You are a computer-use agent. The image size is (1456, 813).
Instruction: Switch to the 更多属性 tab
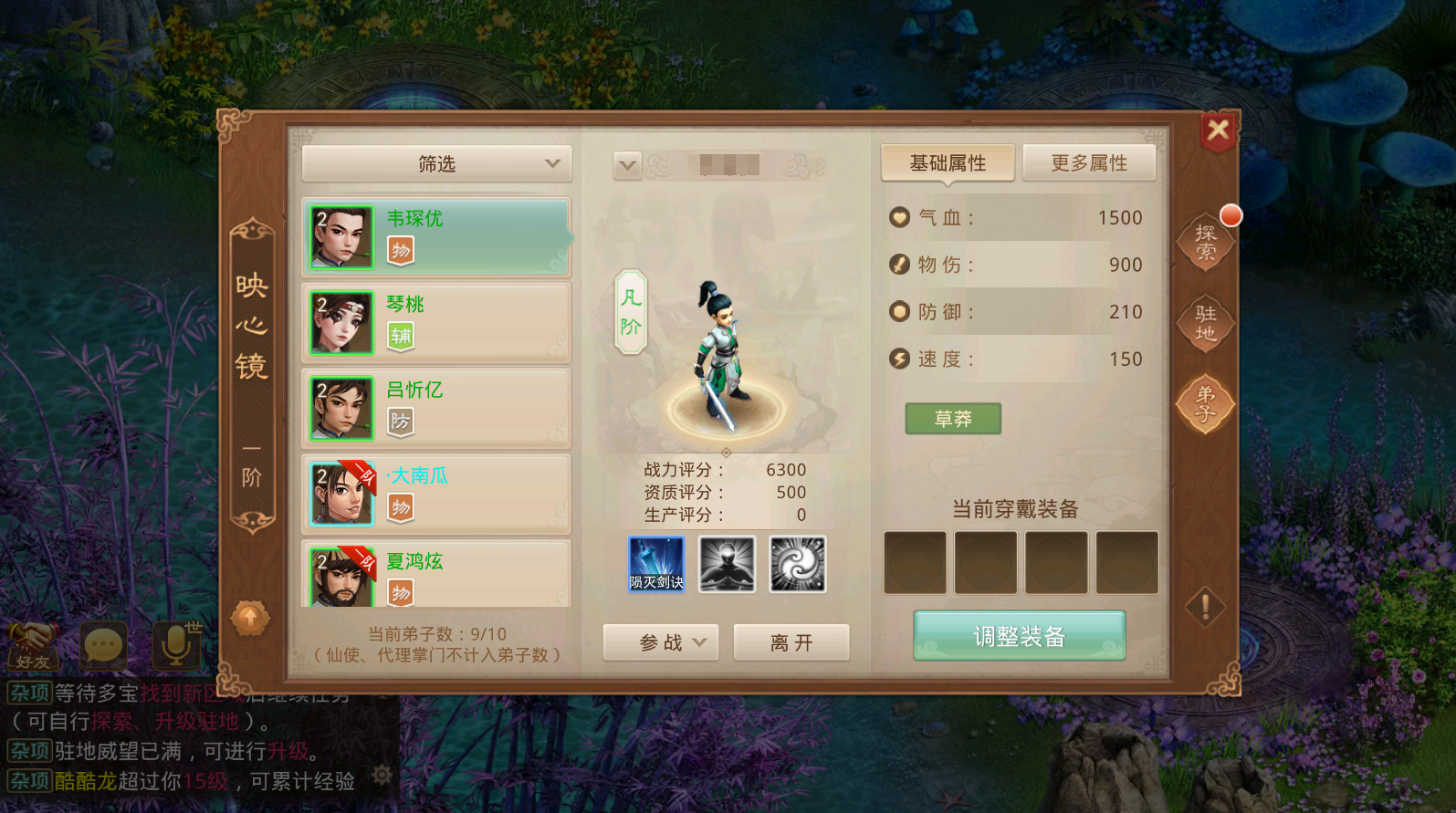pyautogui.click(x=1089, y=162)
